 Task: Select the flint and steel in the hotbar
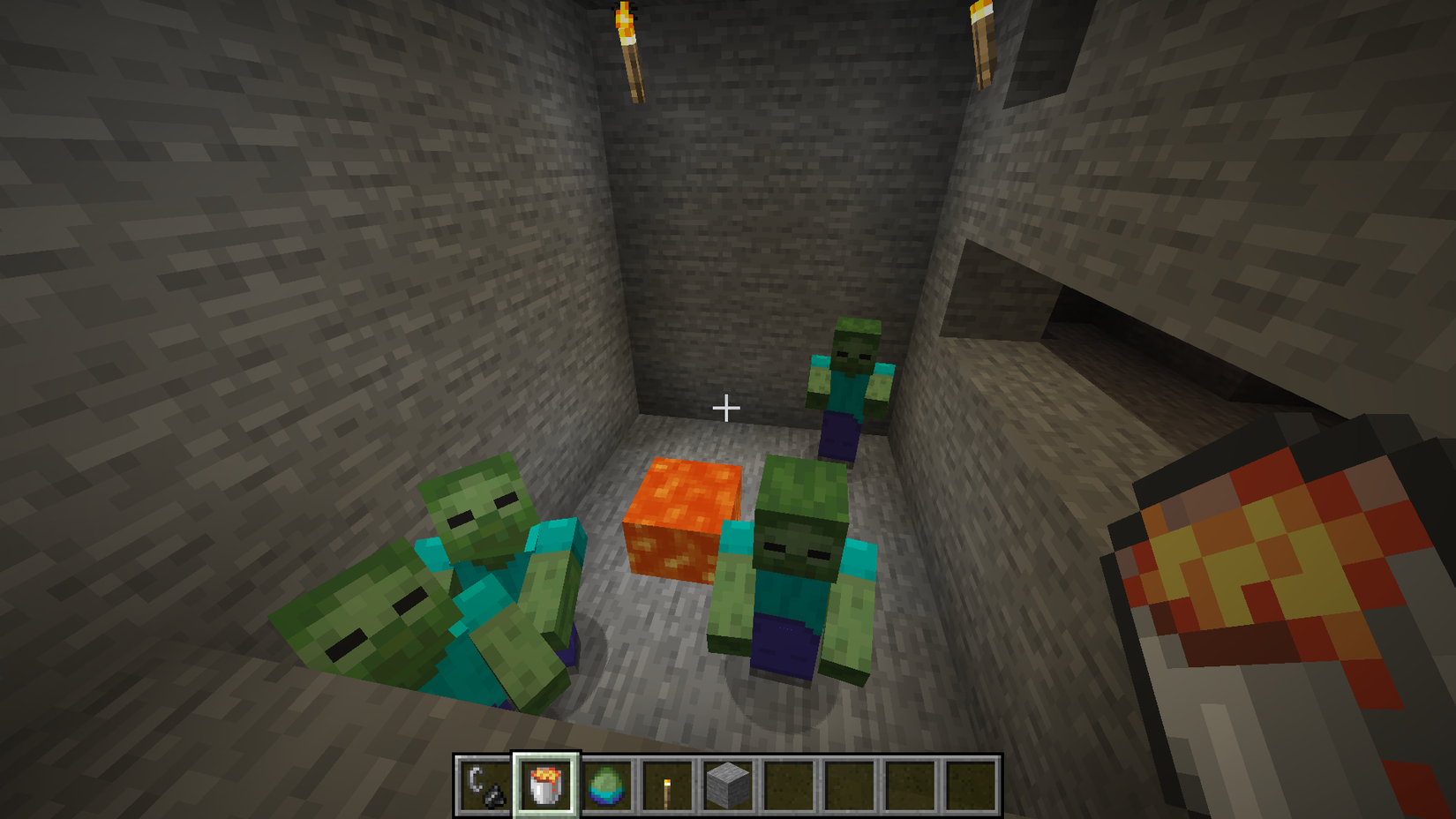point(483,784)
